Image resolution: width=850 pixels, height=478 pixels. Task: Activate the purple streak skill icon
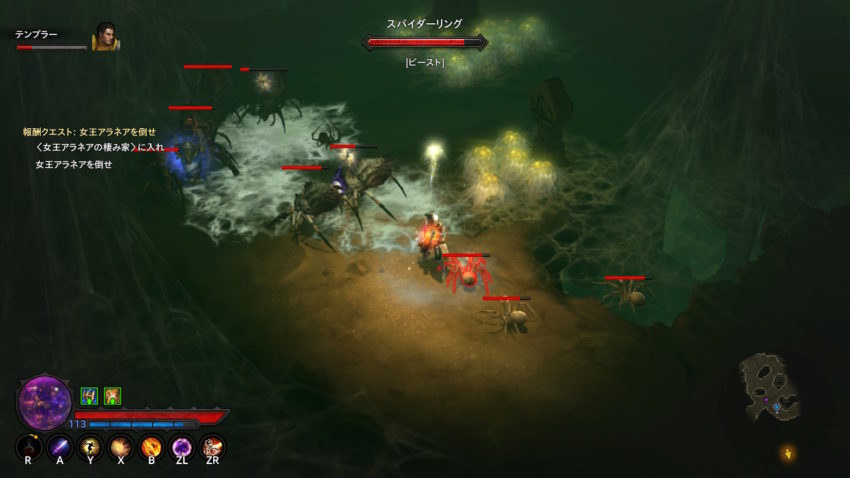[x=59, y=447]
